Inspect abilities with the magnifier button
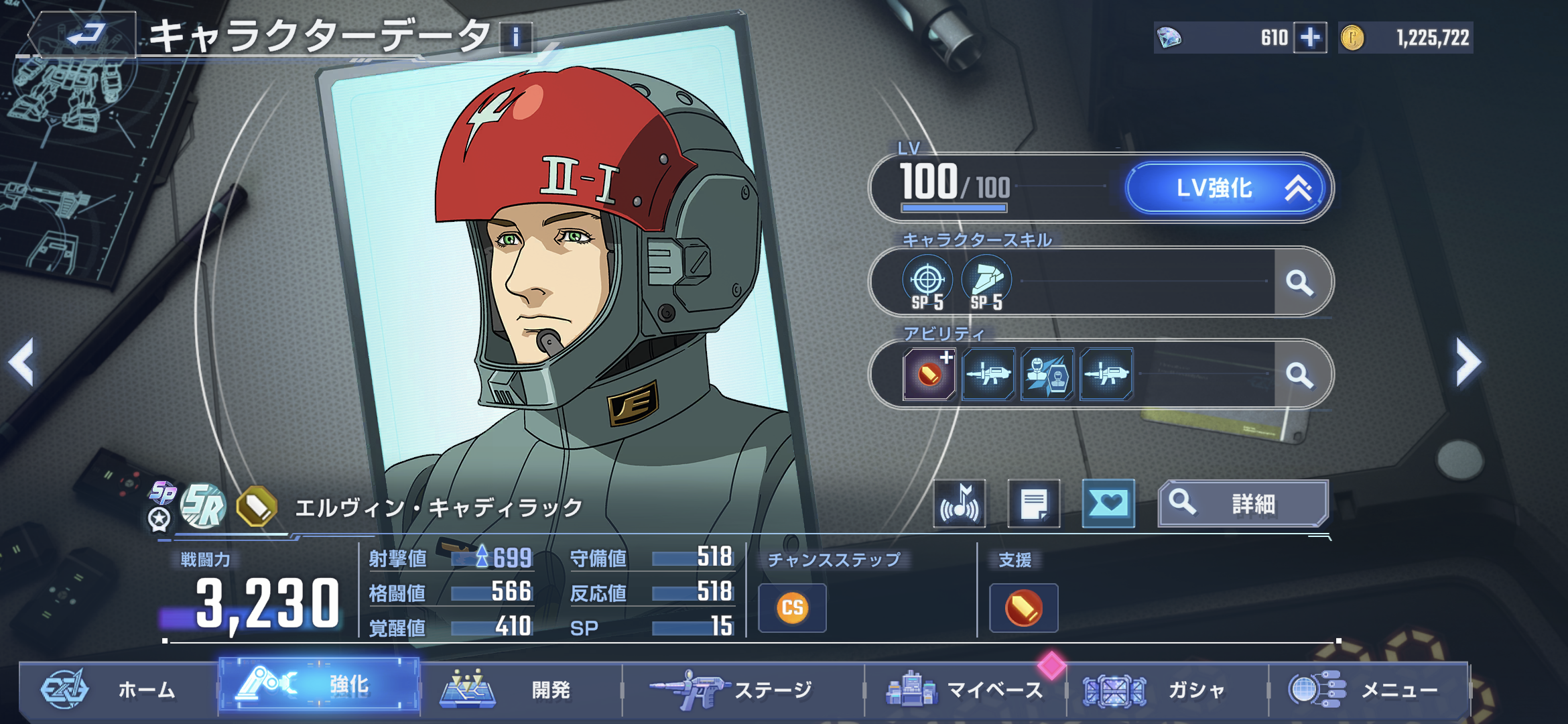This screenshot has height=724, width=1568. 1299,375
